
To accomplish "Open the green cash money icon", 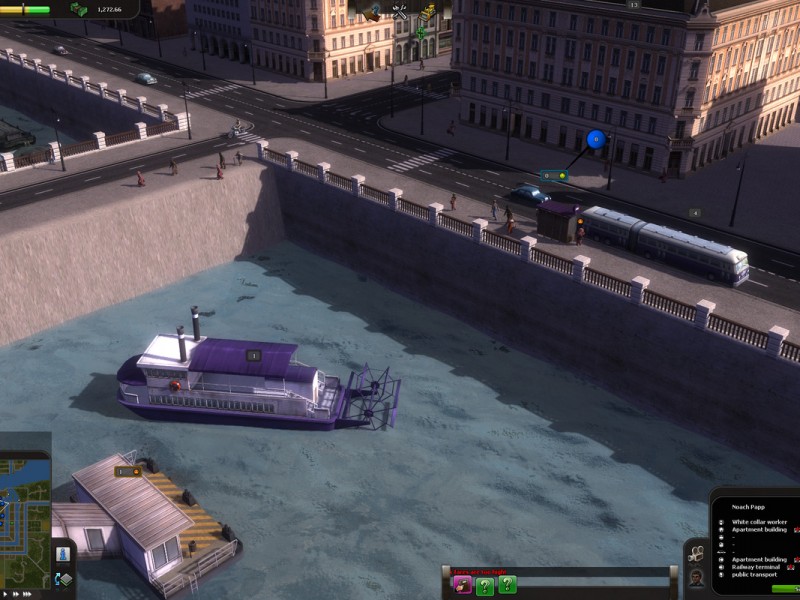I will click(x=78, y=9).
